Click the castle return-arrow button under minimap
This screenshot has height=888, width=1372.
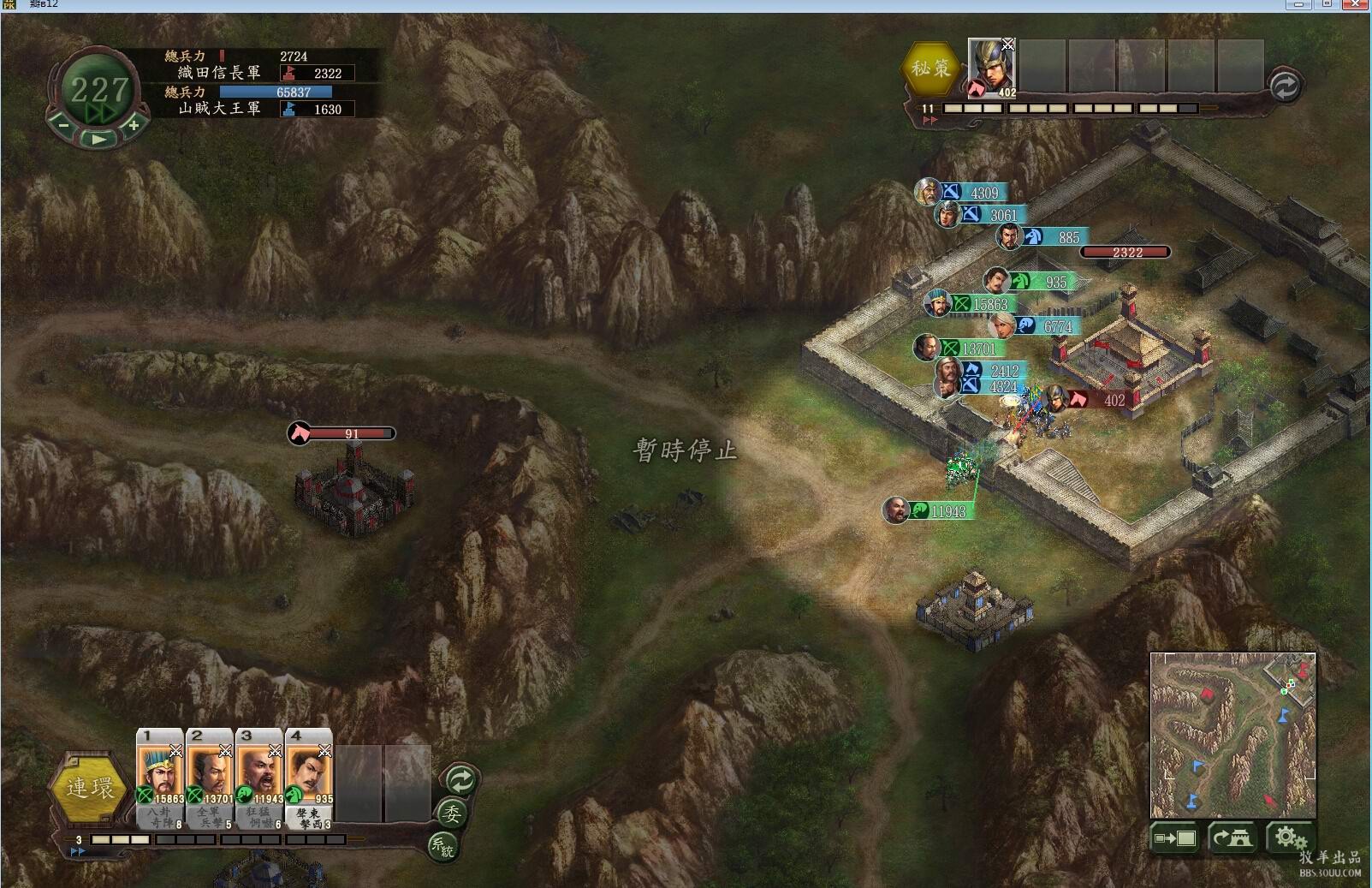pyautogui.click(x=1232, y=837)
